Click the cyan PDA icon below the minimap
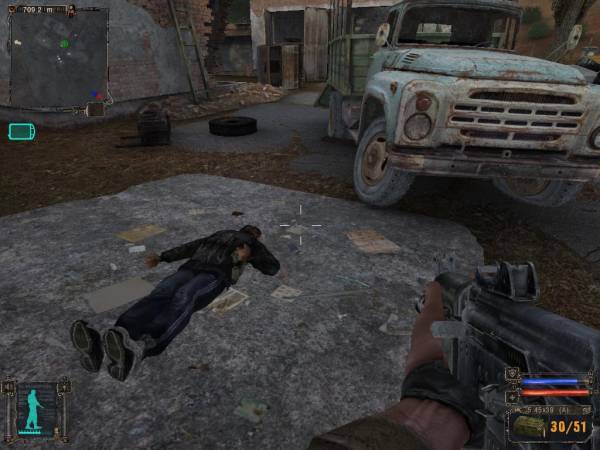The height and width of the screenshot is (450, 600). 21,131
